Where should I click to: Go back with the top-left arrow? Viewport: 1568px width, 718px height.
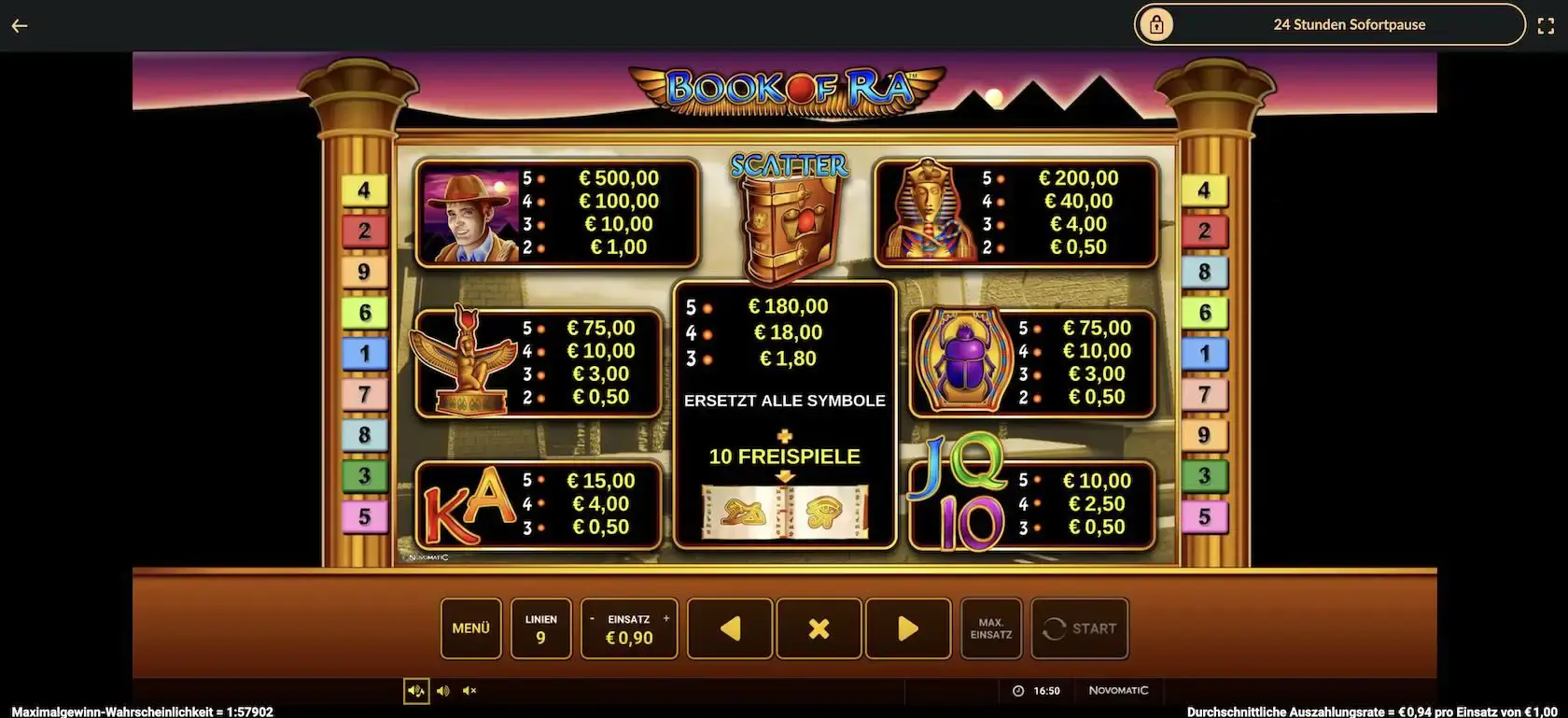pos(20,26)
